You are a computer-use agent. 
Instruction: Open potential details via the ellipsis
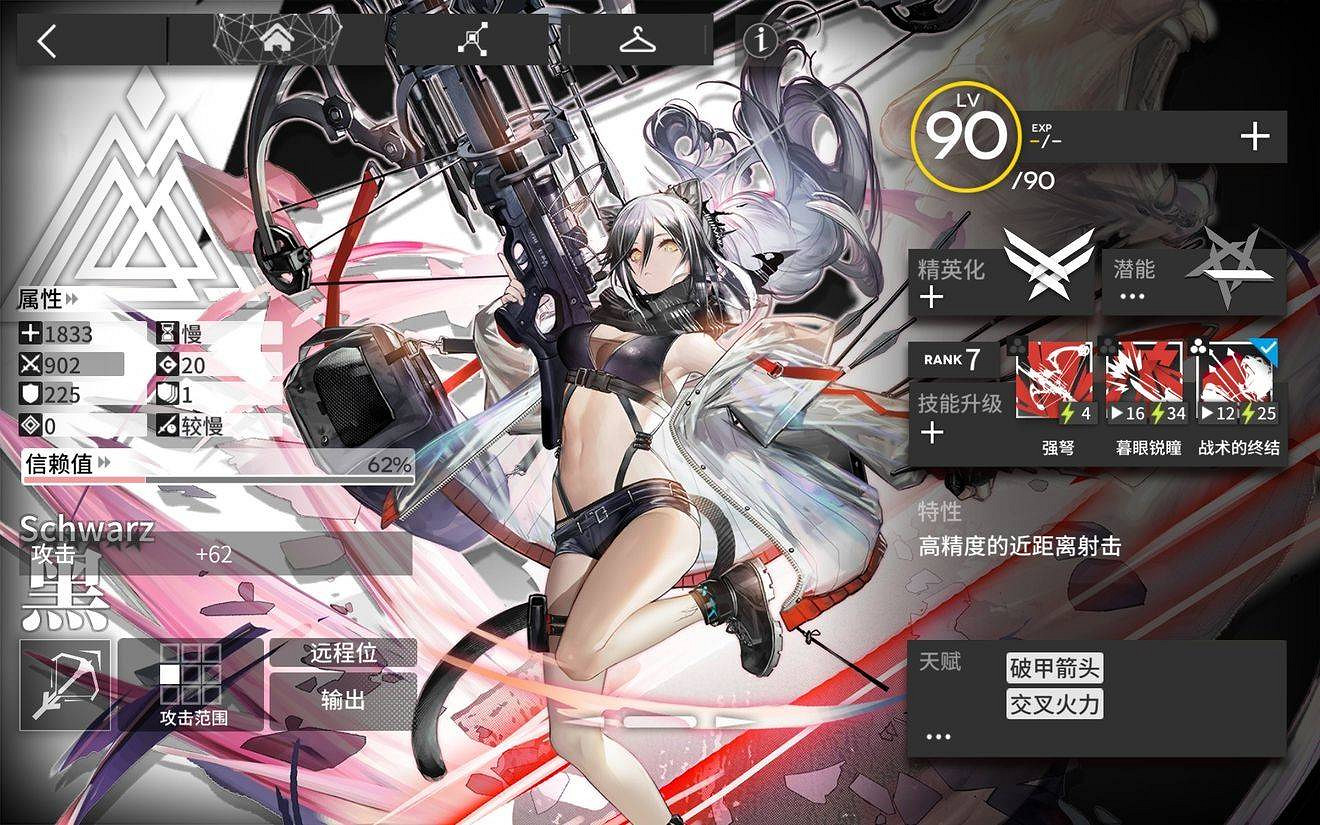(1131, 295)
